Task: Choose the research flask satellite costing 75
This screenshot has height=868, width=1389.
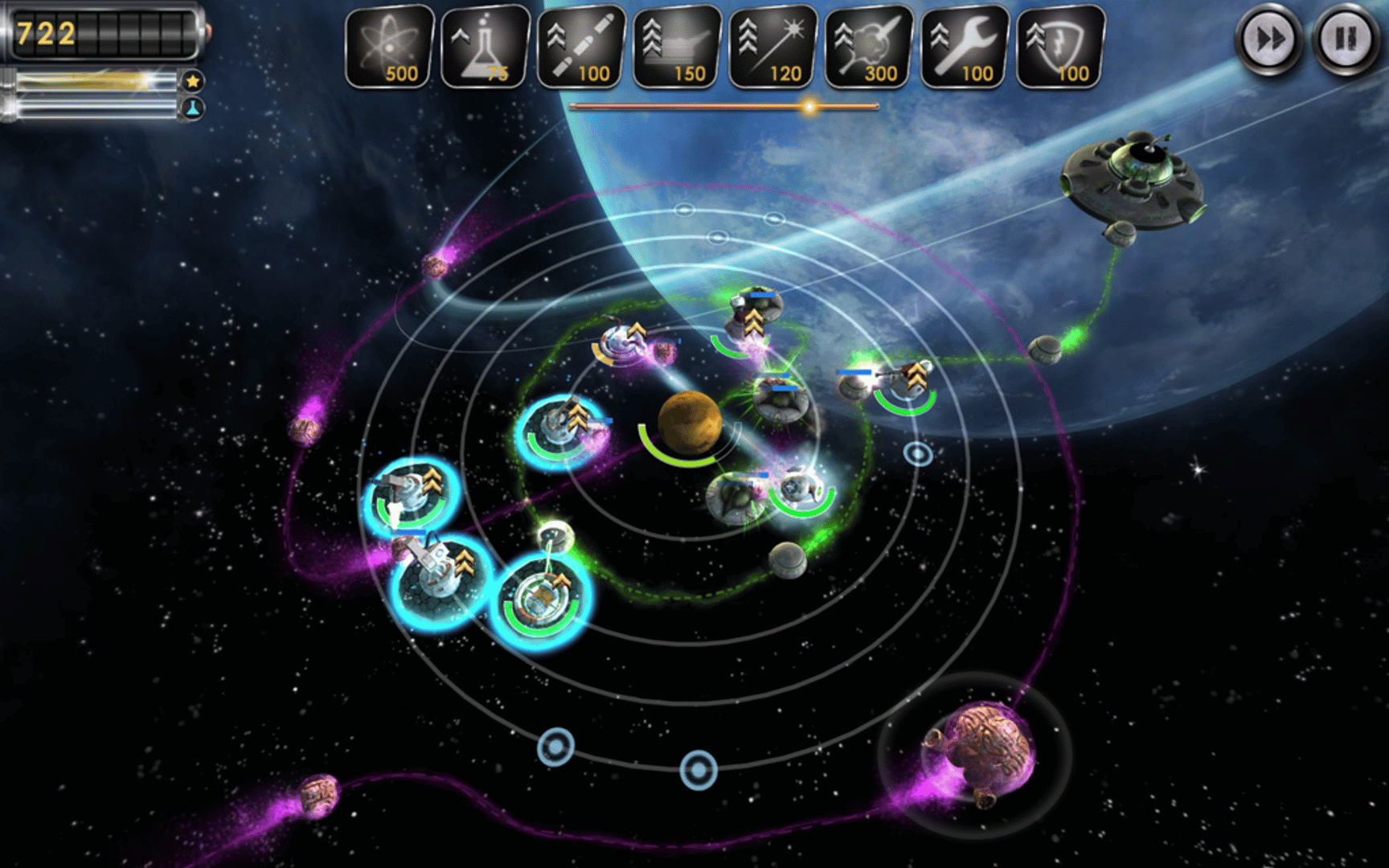Action: [485, 46]
